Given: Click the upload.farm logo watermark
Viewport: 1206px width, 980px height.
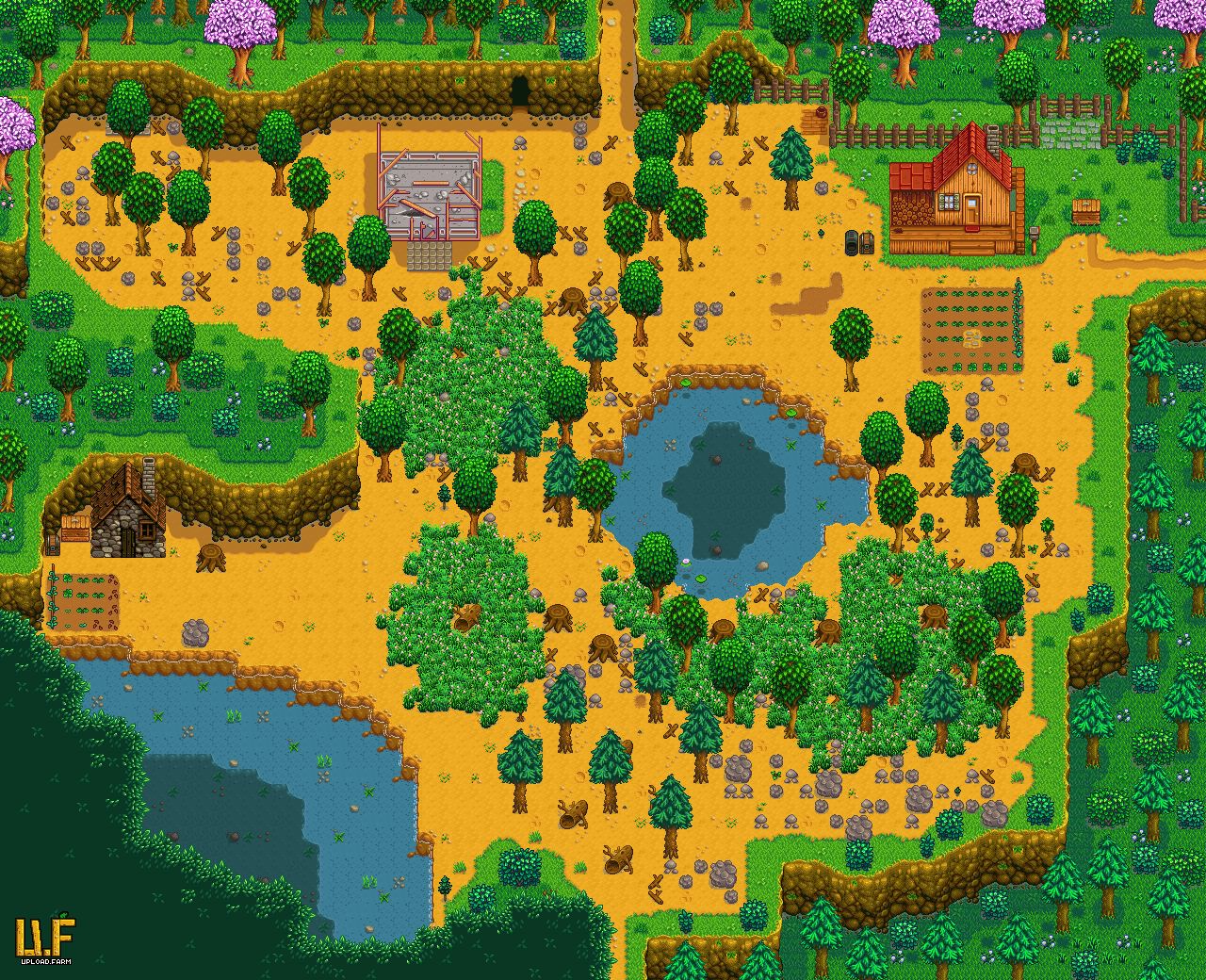Looking at the screenshot, I should [44, 939].
